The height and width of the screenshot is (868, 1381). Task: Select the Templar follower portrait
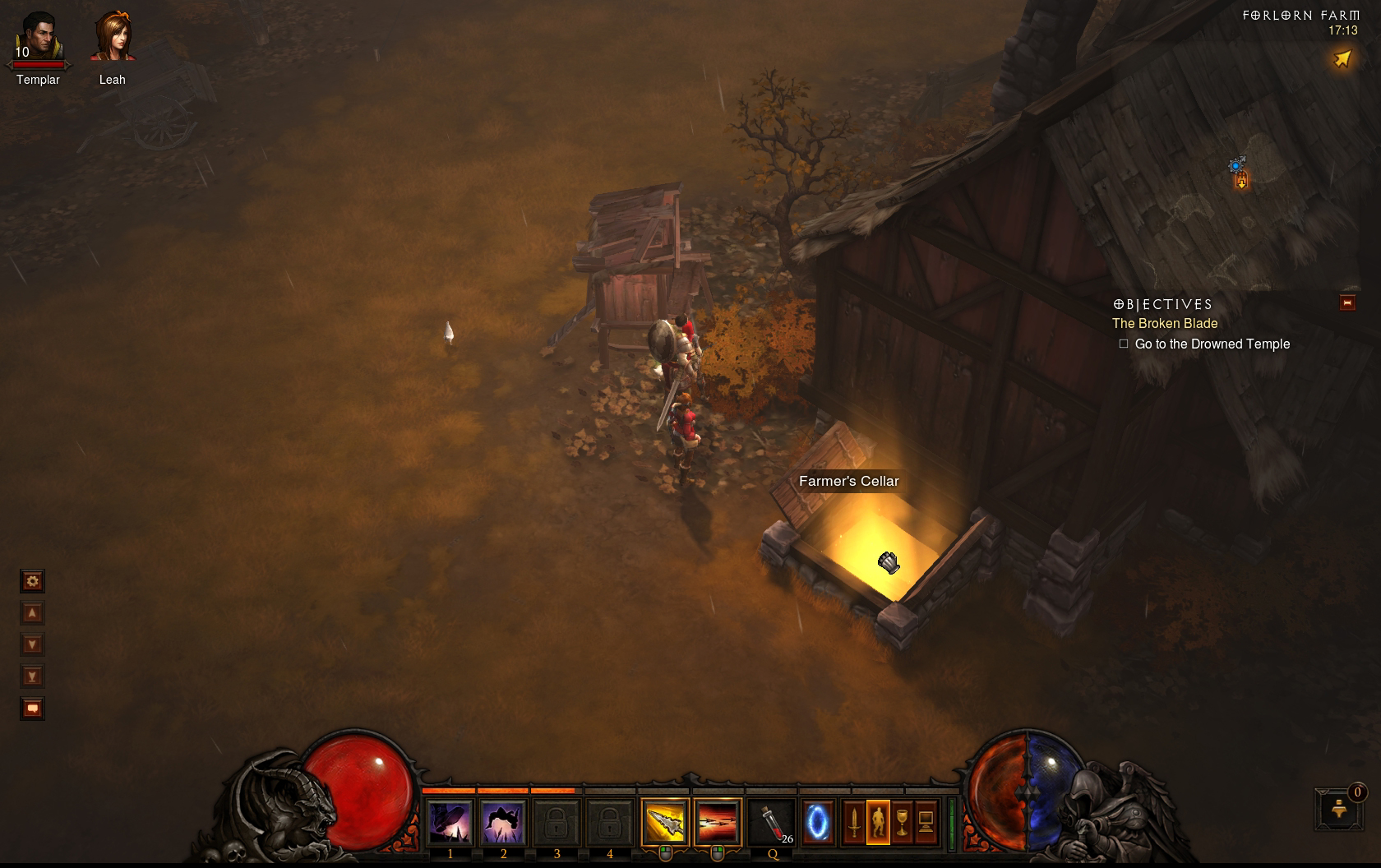38,39
